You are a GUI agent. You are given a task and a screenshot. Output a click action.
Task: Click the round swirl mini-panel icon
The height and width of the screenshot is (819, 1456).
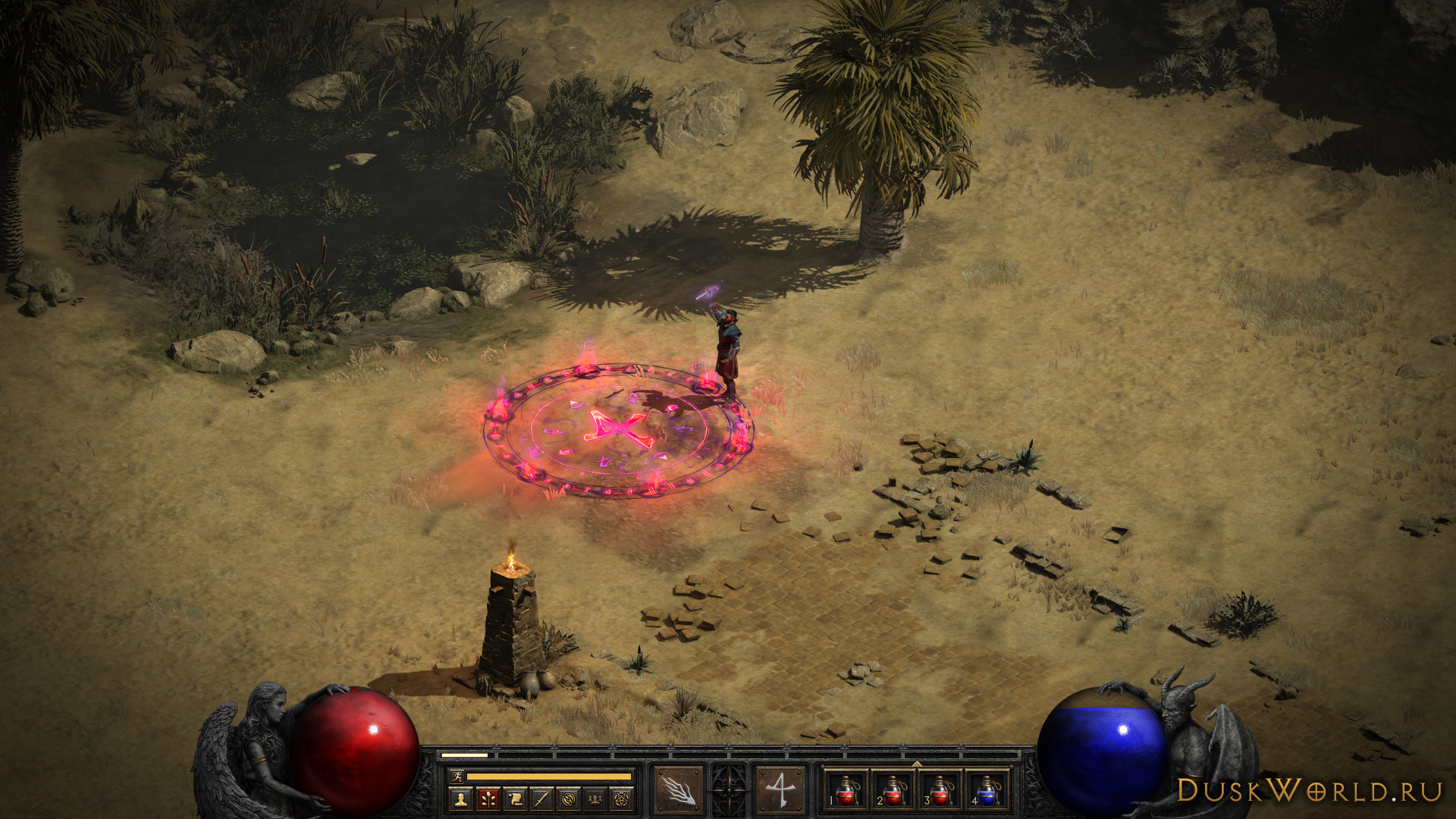pyautogui.click(x=570, y=799)
